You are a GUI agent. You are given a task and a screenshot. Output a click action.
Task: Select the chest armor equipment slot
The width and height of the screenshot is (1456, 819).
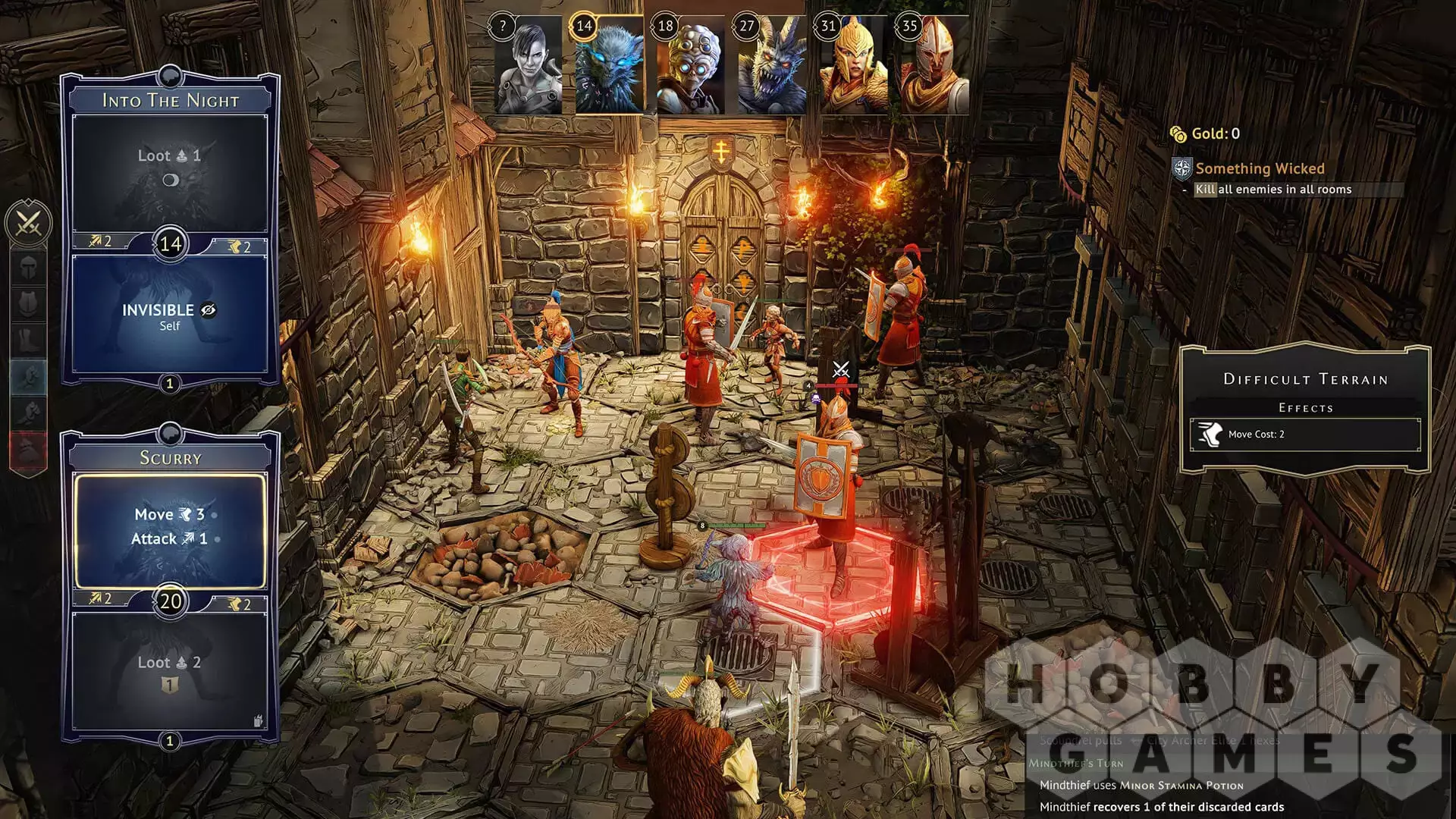click(29, 304)
